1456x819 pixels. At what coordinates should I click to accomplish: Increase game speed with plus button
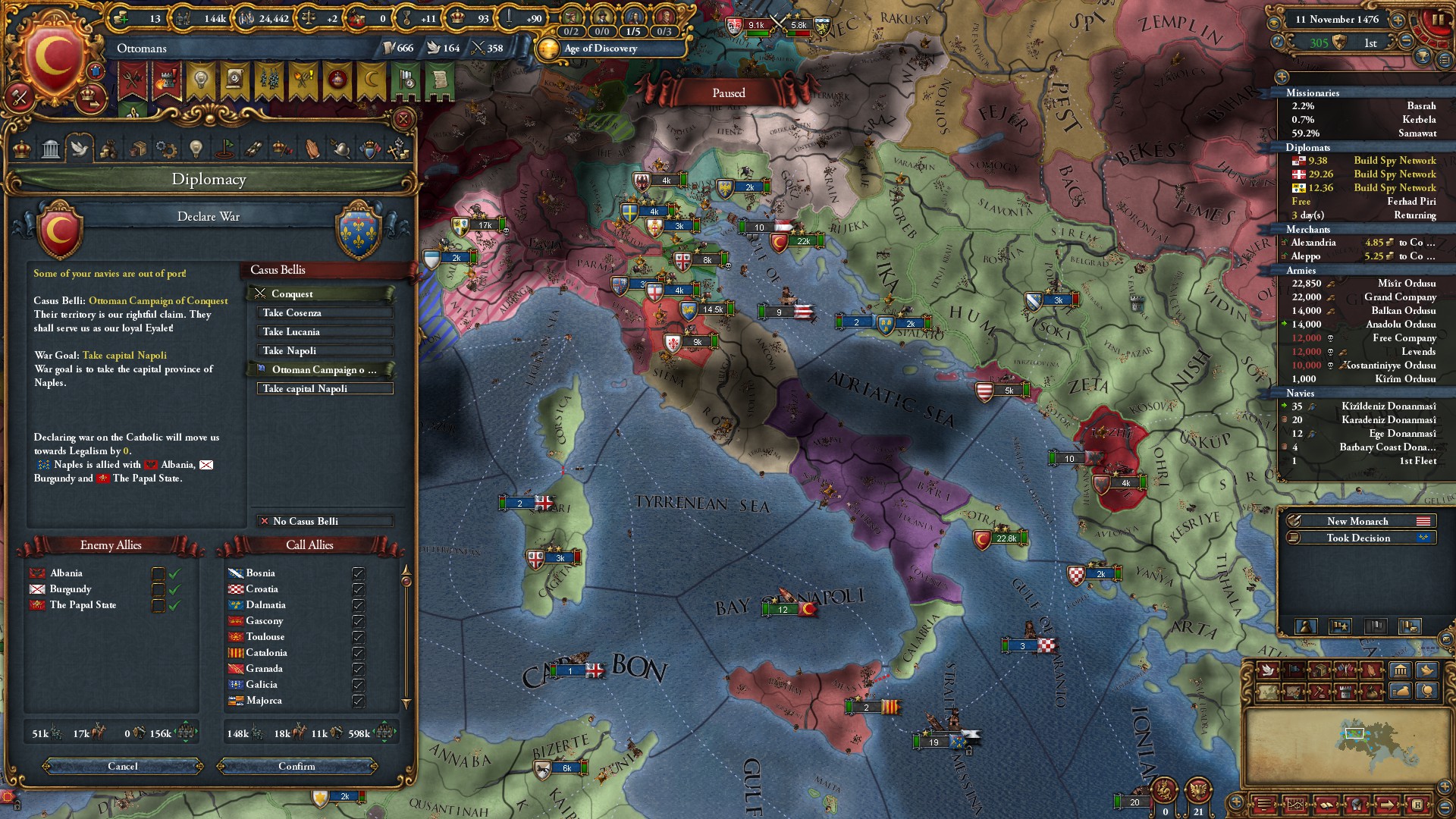pos(1398,20)
